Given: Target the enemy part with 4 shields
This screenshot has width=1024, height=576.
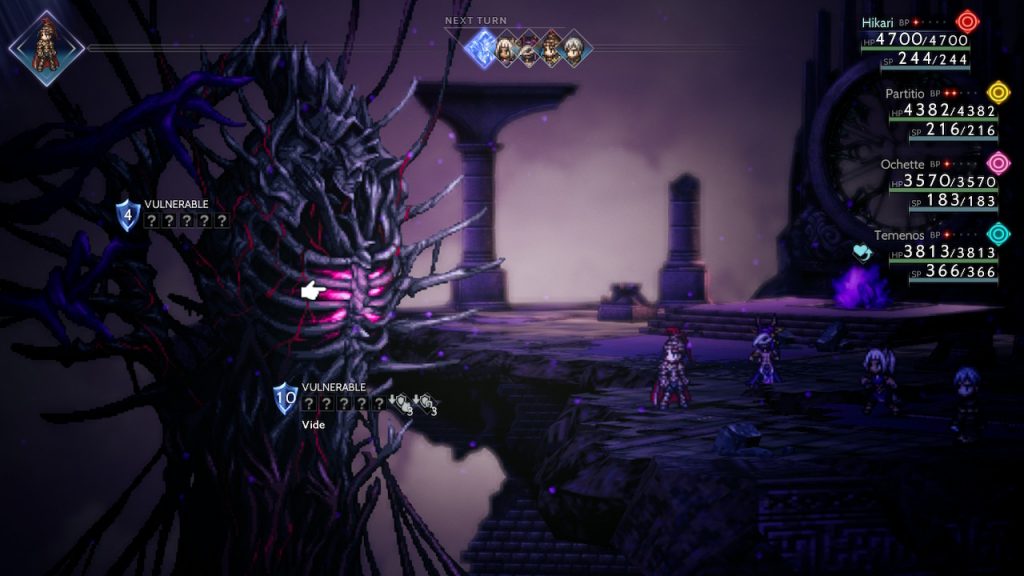Looking at the screenshot, I should (x=127, y=215).
